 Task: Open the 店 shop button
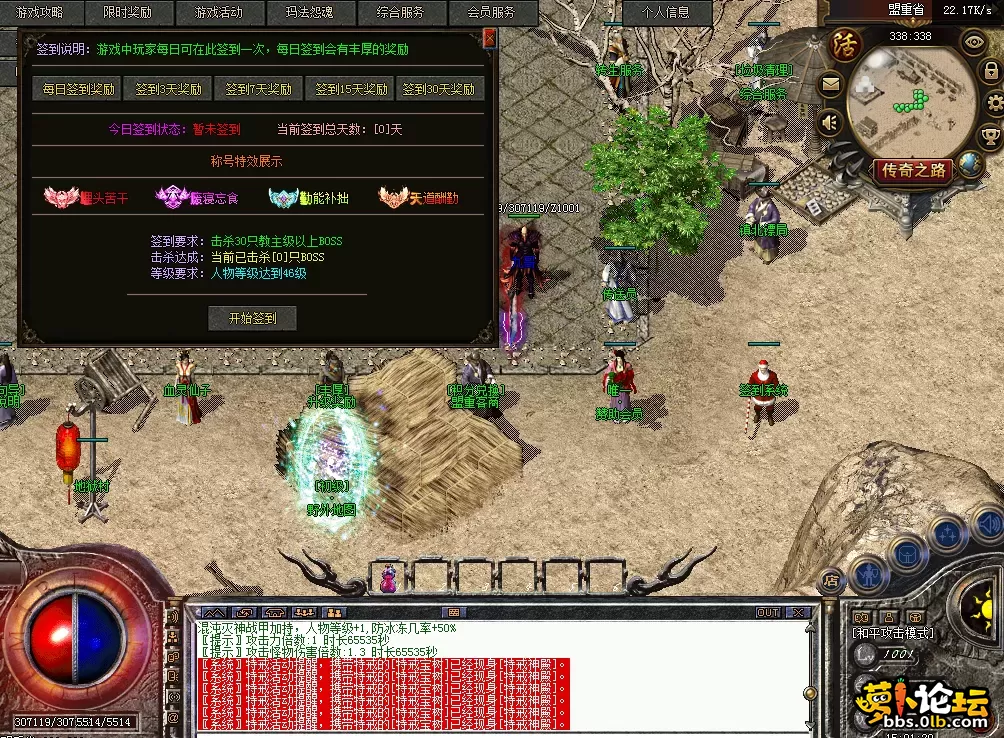[x=830, y=579]
